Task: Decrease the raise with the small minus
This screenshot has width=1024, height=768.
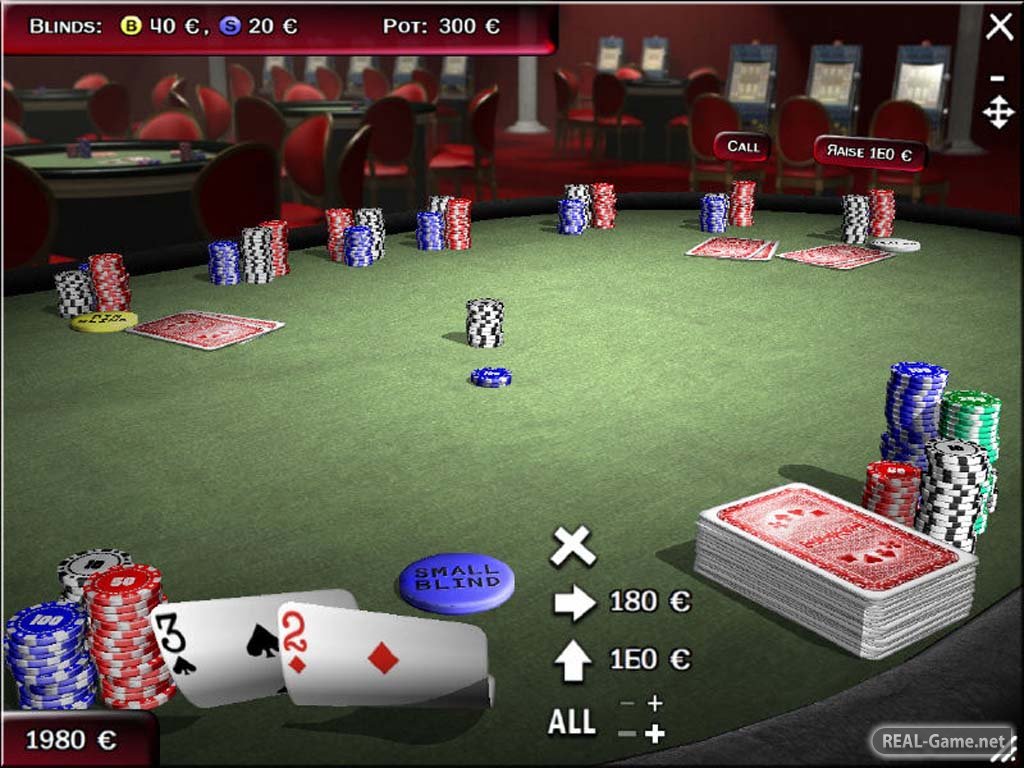Action: 627,704
